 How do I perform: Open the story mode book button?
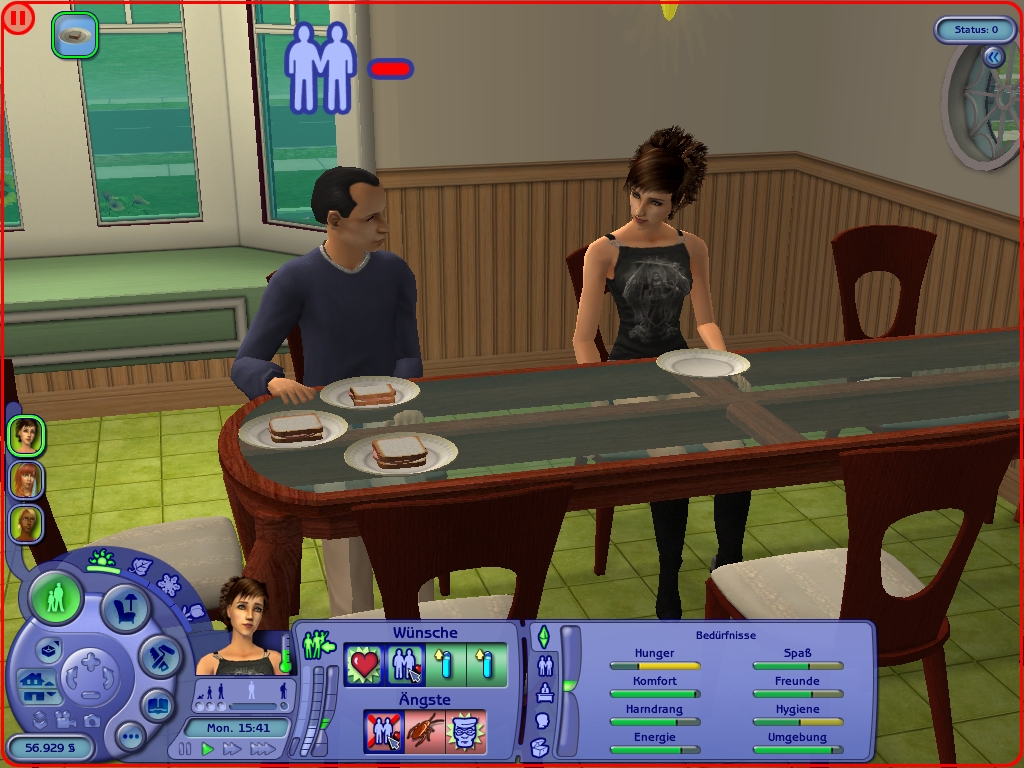[157, 703]
